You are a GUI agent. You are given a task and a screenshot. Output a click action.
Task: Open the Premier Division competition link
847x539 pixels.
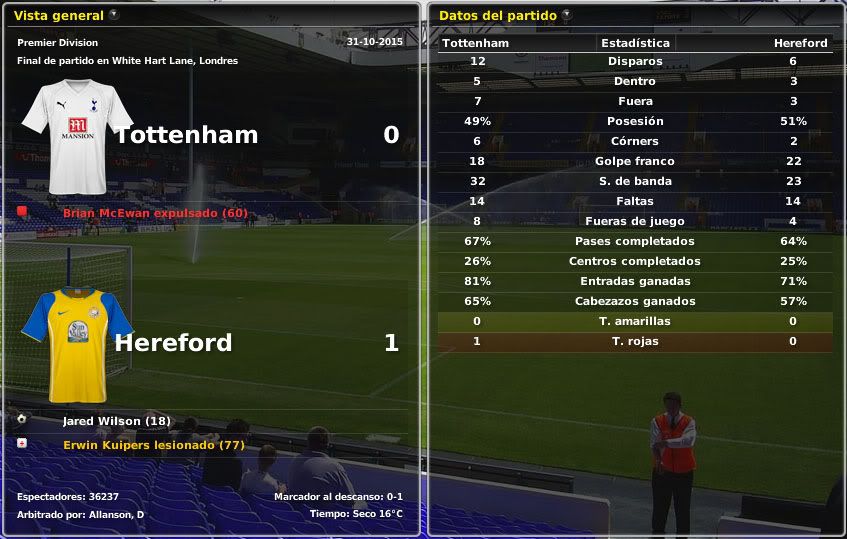tap(57, 43)
